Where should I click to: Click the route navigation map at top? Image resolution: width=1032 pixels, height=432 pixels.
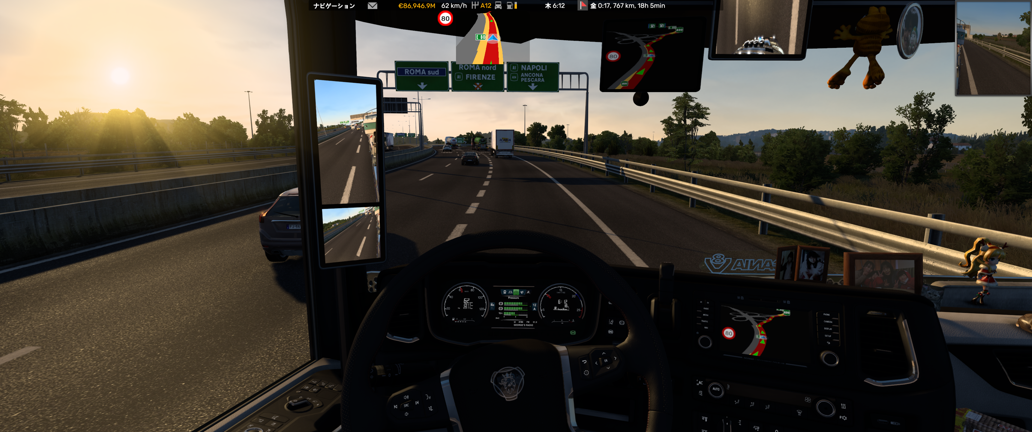489,42
